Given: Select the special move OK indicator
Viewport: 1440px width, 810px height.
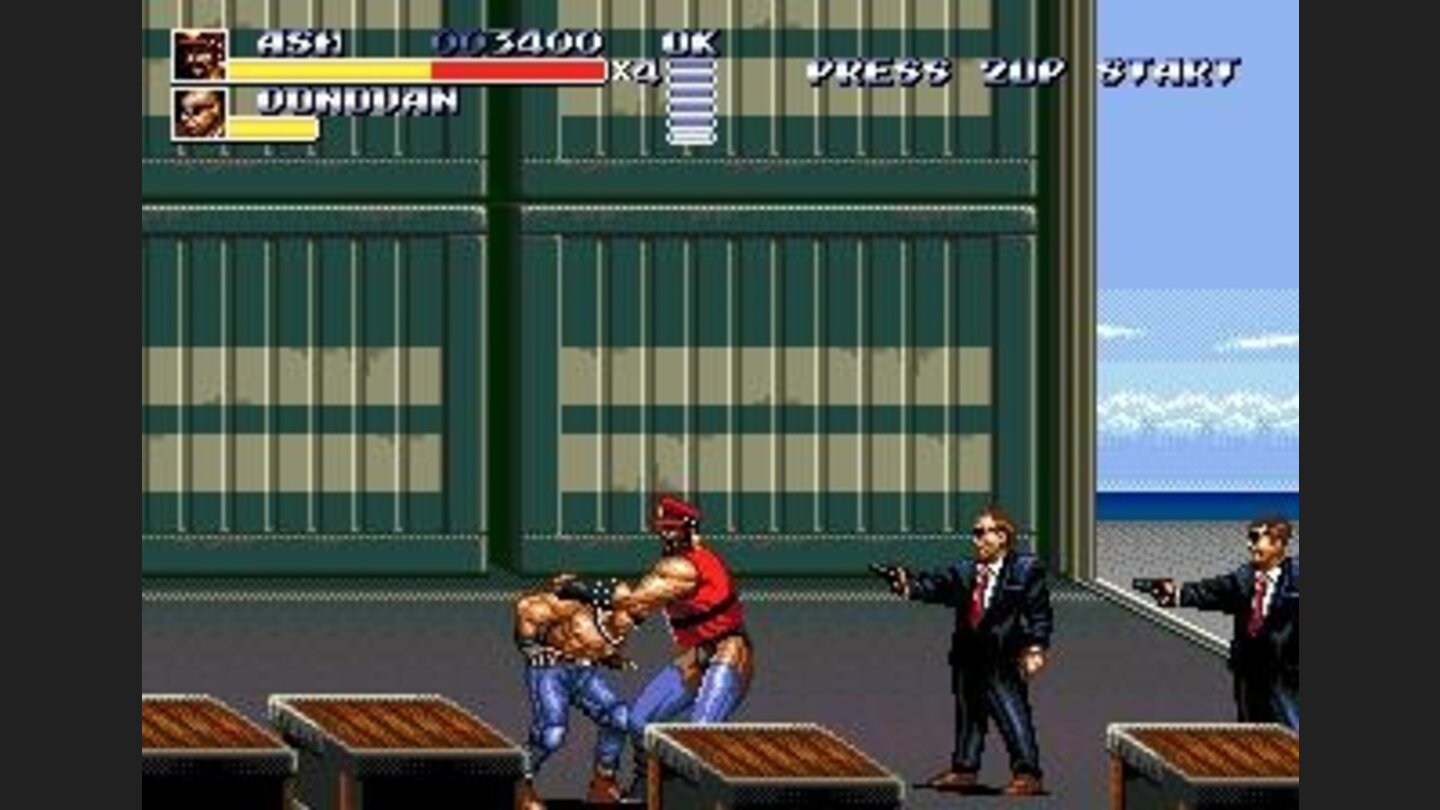Looking at the screenshot, I should coord(690,42).
